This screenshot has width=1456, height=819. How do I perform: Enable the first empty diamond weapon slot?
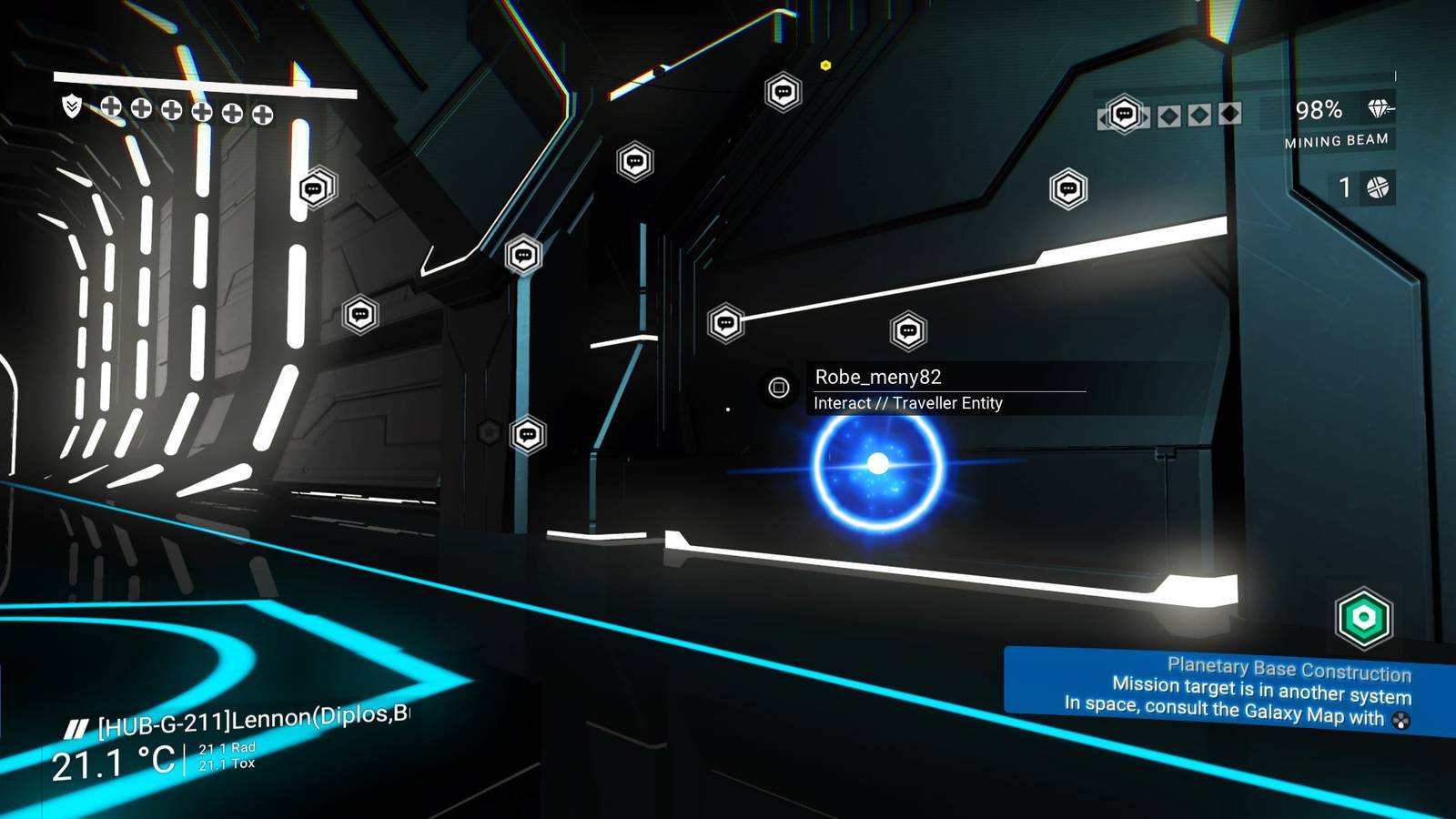pos(1169,115)
